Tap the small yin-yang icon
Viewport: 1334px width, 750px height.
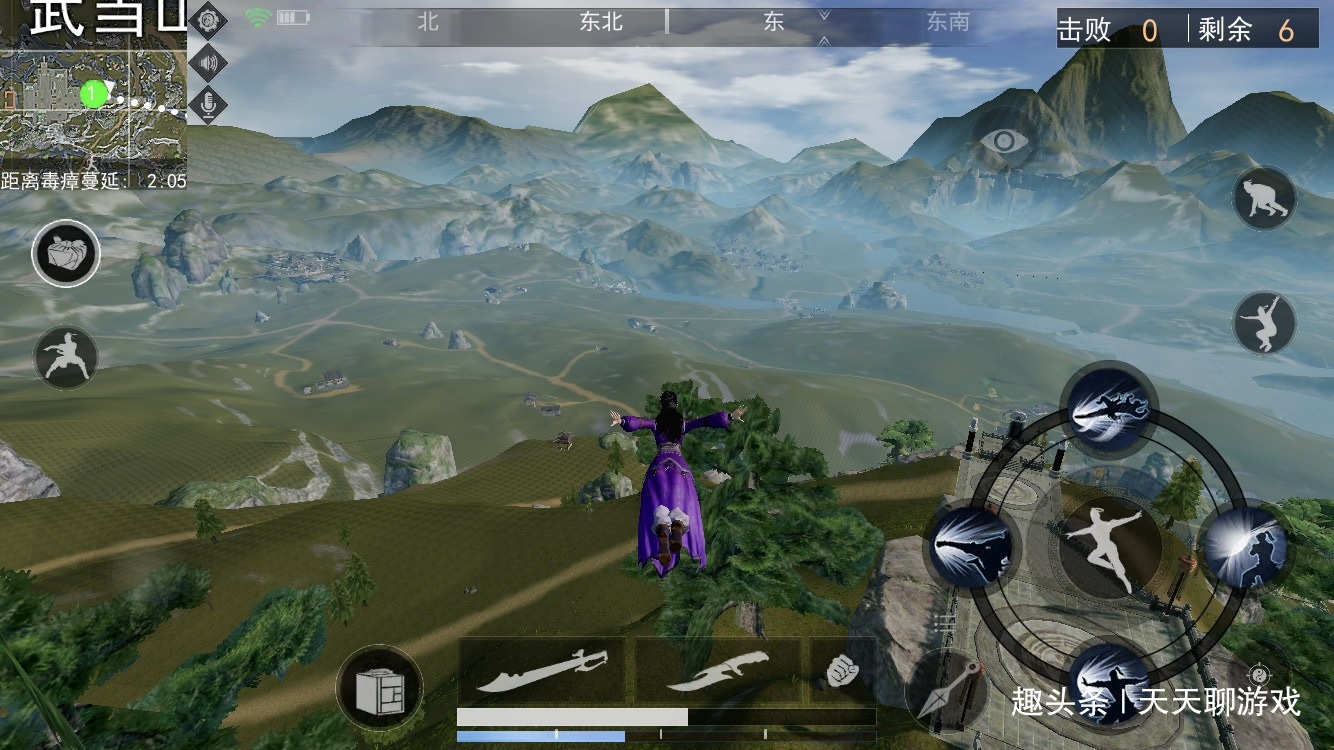point(1259,674)
